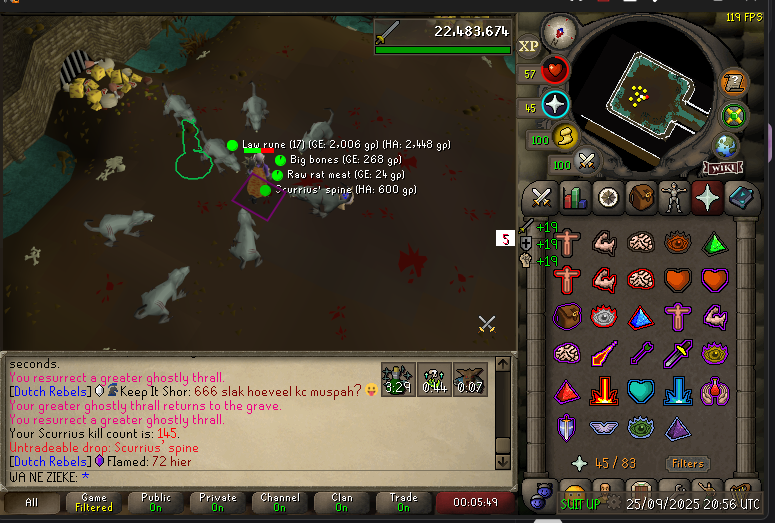This screenshot has width=775, height=523.
Task: Click the Filters button in prayer panel
Action: point(687,463)
